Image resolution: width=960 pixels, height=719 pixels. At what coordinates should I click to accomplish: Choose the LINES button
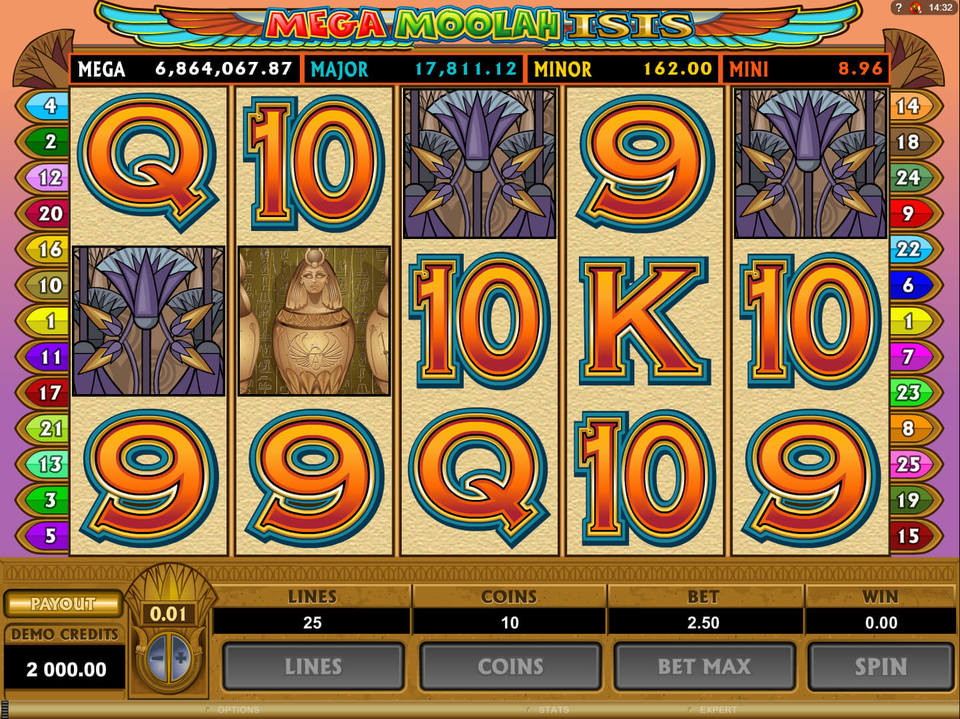313,667
